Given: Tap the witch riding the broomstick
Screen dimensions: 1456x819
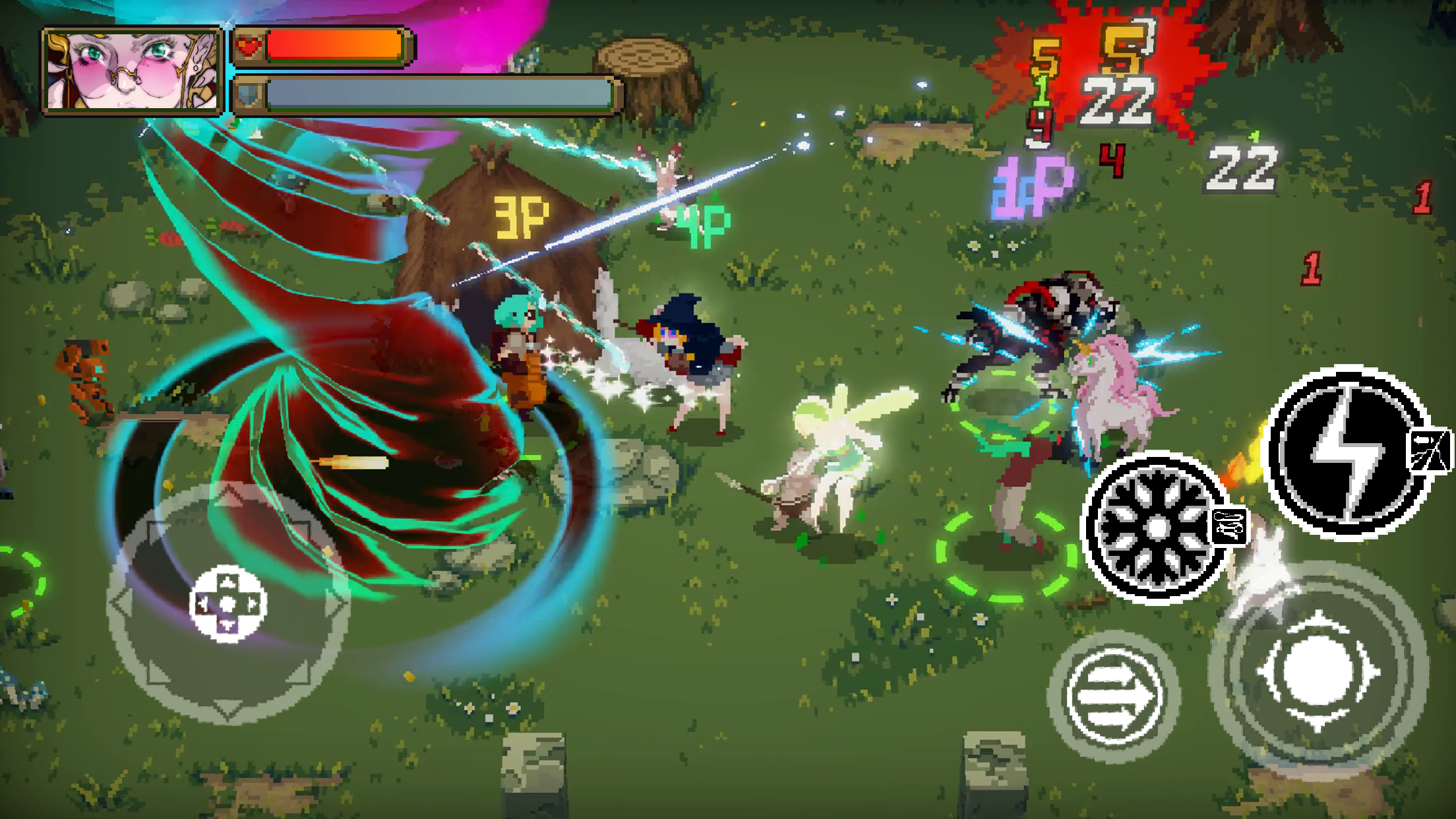Looking at the screenshot, I should pyautogui.click(x=689, y=349).
